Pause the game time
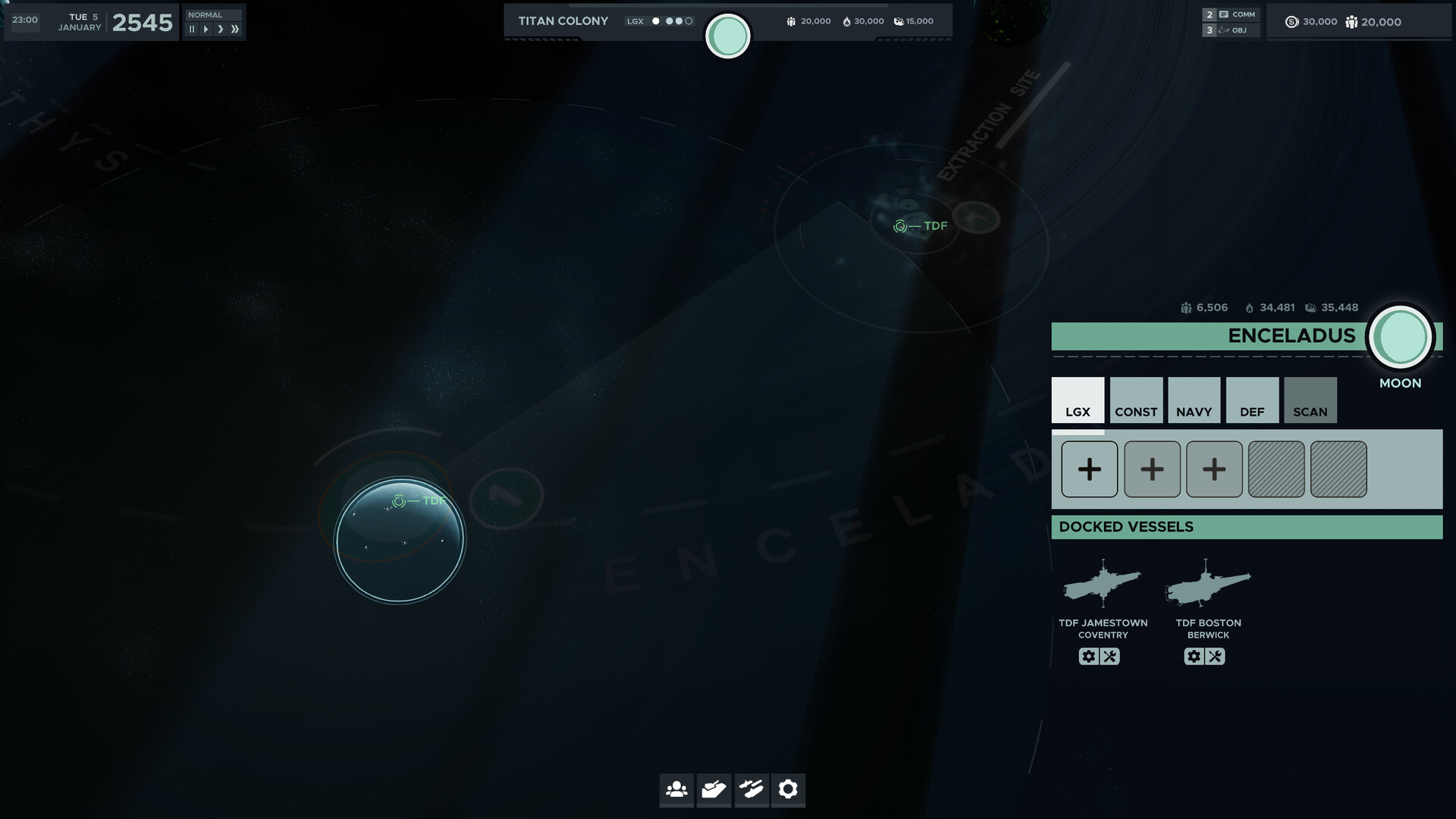The image size is (1456, 819). pos(191,28)
